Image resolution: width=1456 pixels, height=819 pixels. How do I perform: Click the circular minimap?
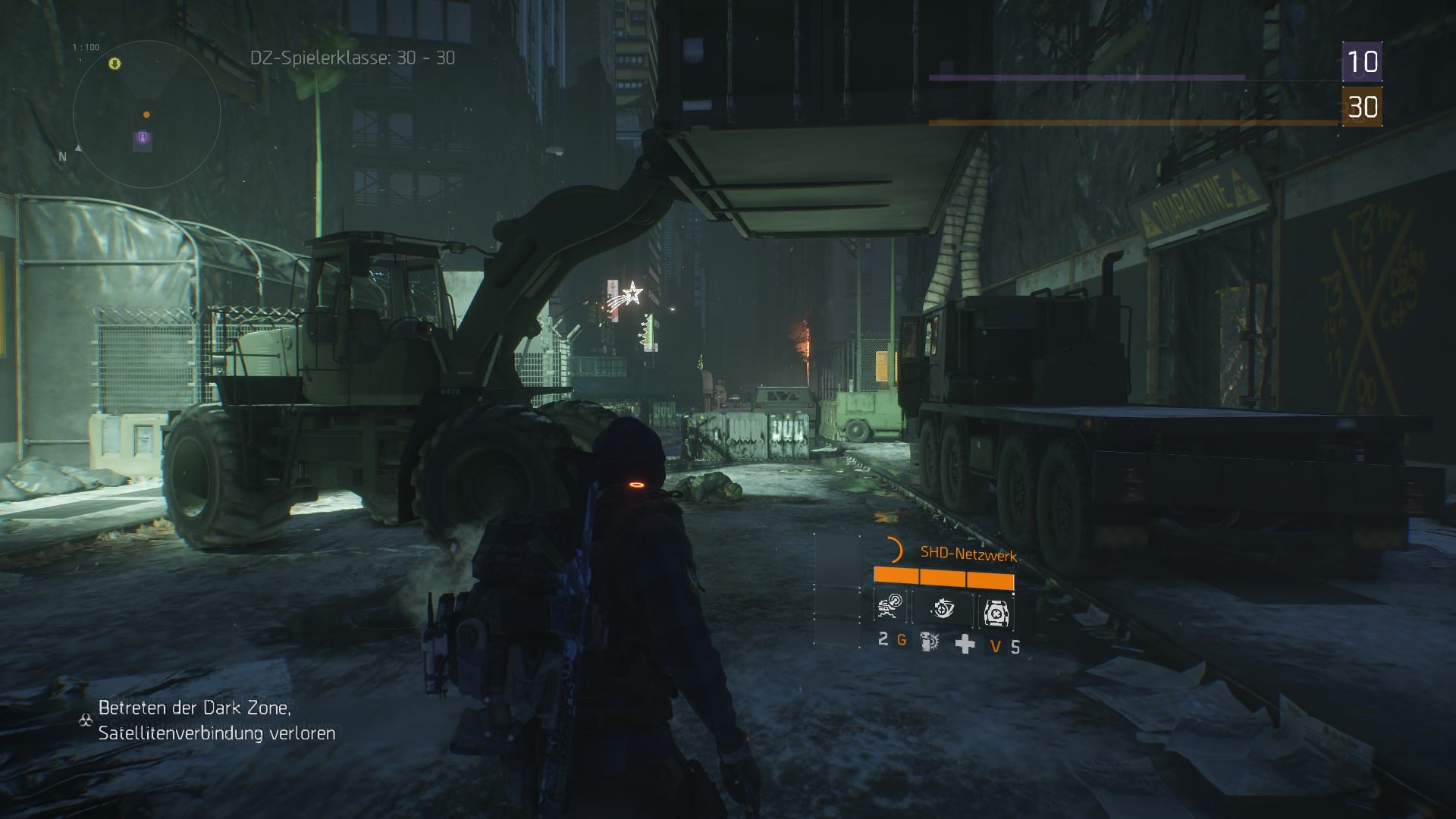point(146,115)
